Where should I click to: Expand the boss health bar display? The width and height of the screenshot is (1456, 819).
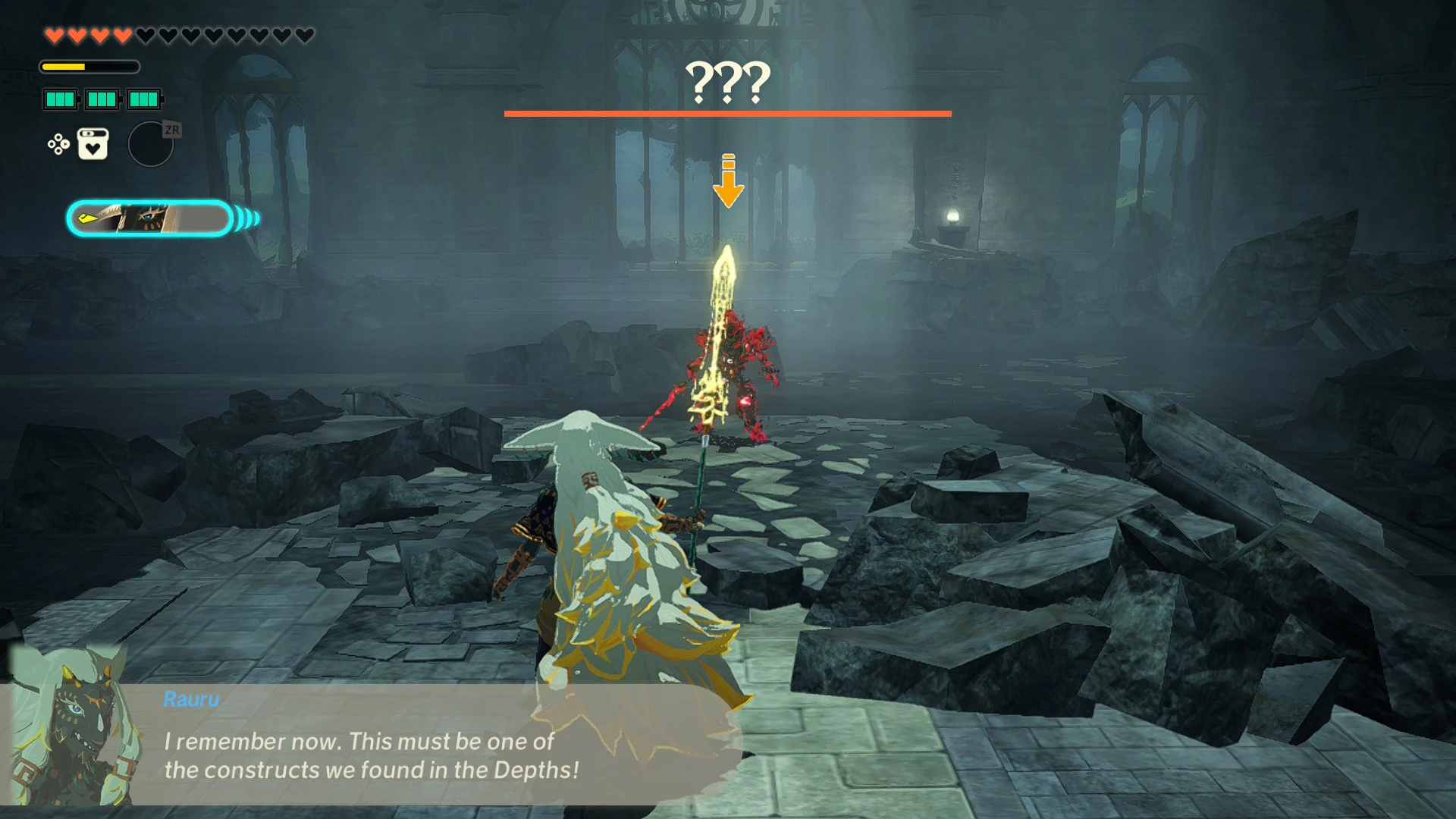[727, 114]
